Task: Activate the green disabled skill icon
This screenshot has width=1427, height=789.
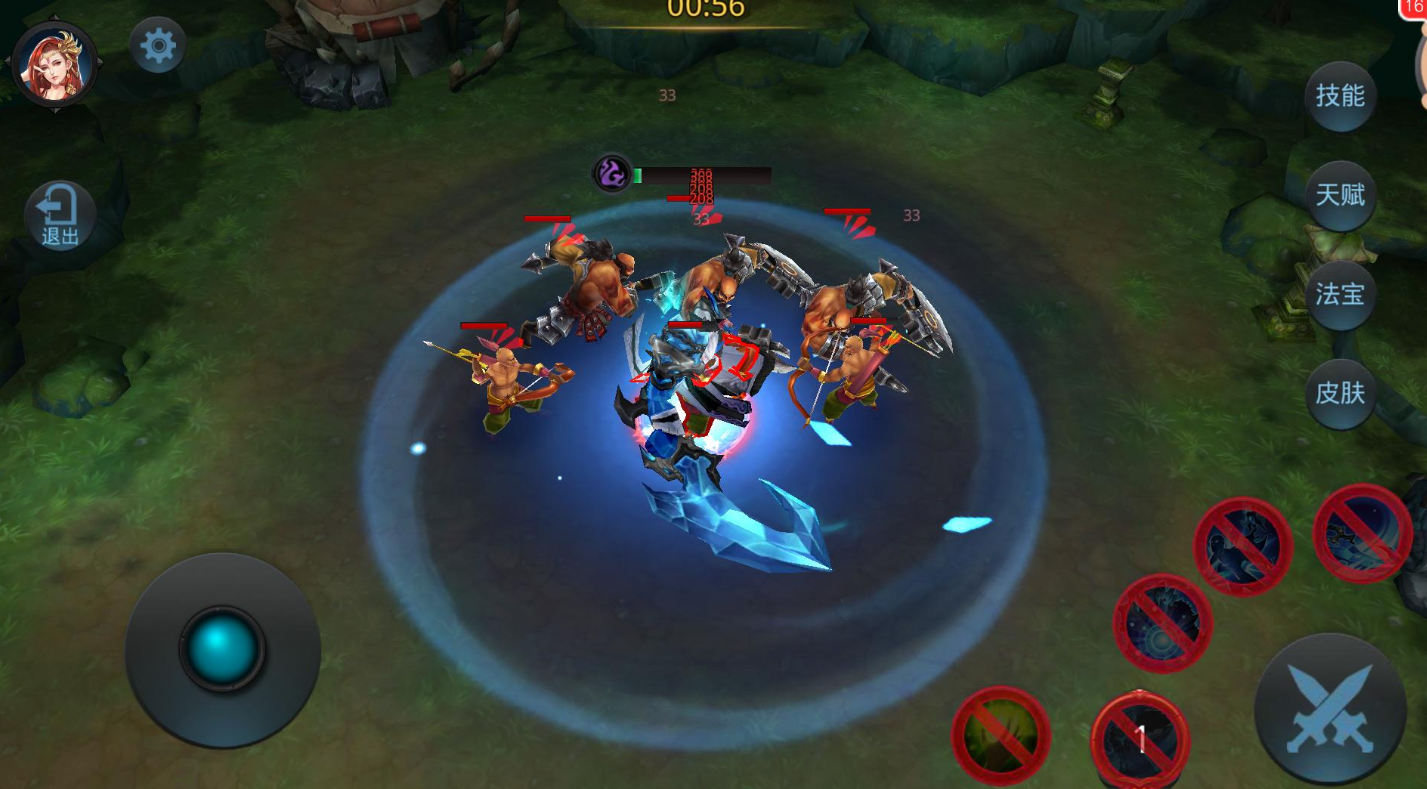Action: (x=1000, y=735)
